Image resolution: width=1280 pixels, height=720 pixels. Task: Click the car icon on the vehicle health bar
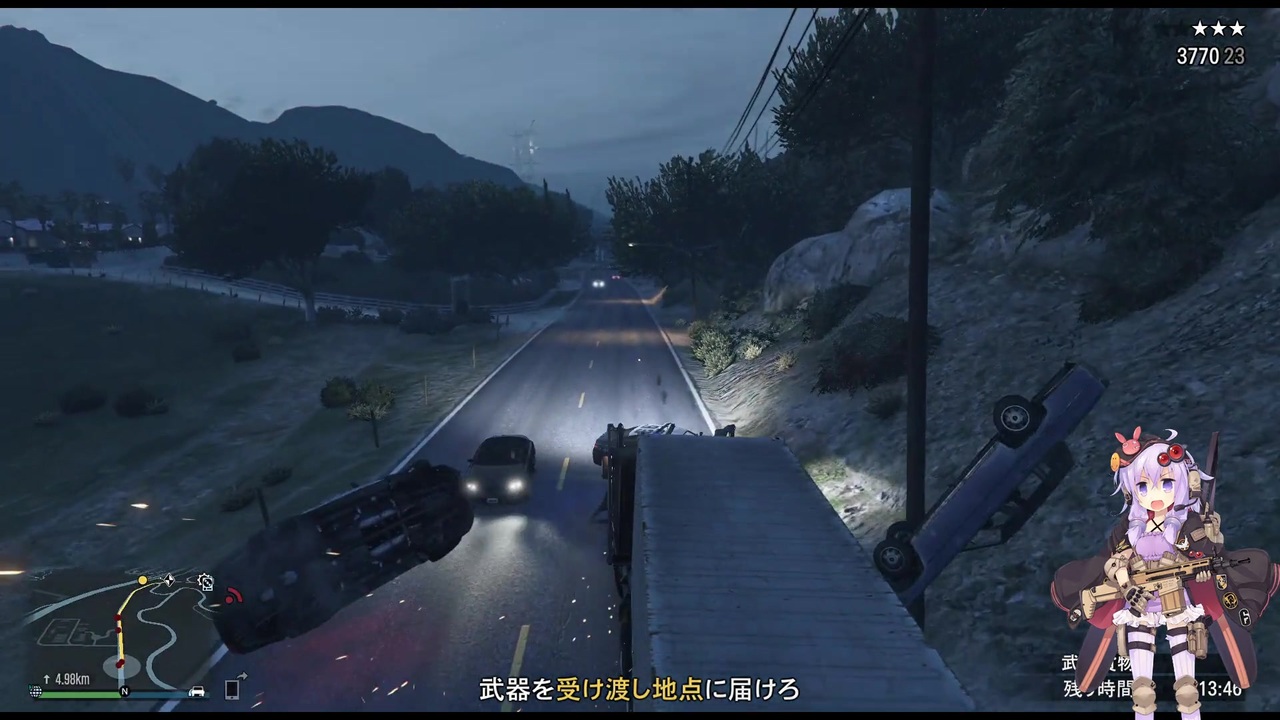click(197, 691)
